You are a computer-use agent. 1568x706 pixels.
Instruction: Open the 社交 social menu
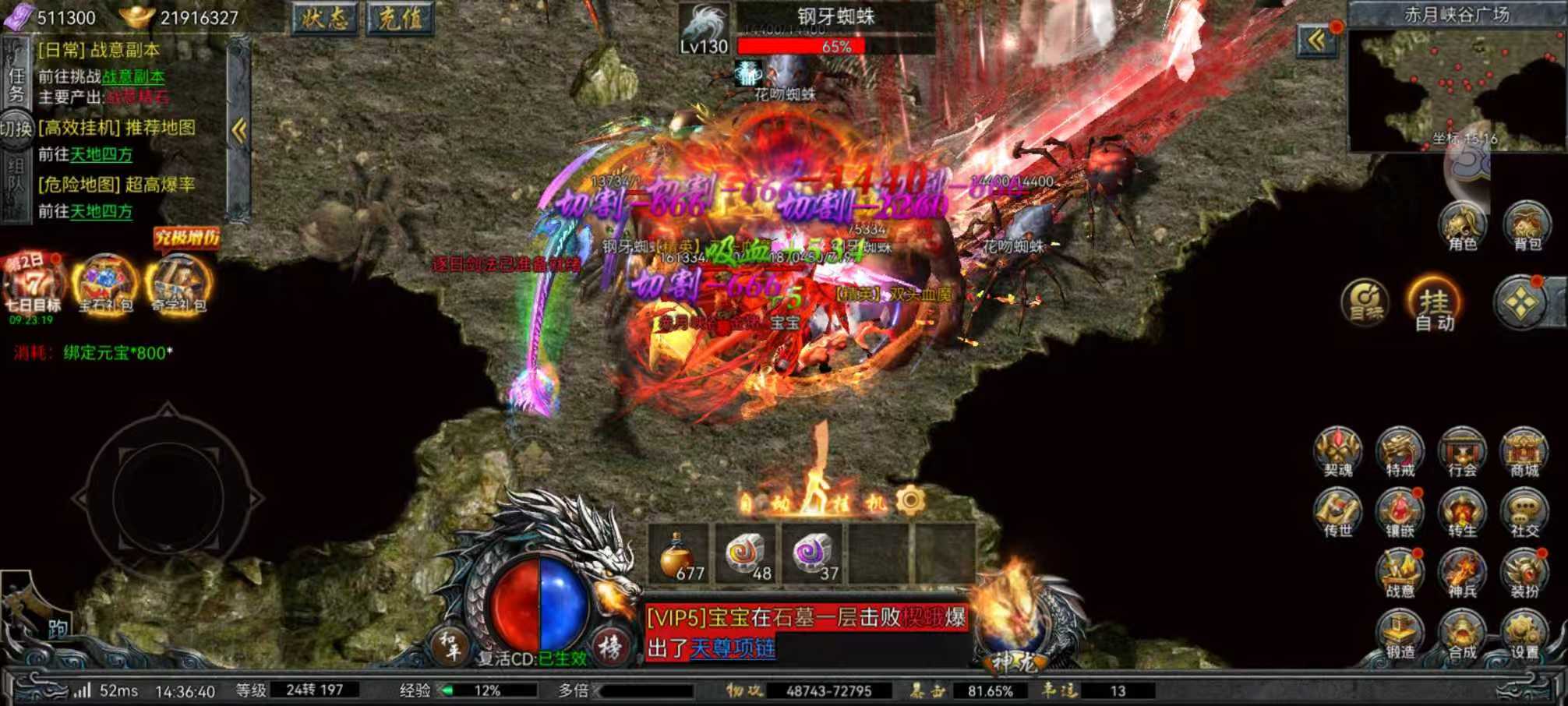pyautogui.click(x=1524, y=514)
